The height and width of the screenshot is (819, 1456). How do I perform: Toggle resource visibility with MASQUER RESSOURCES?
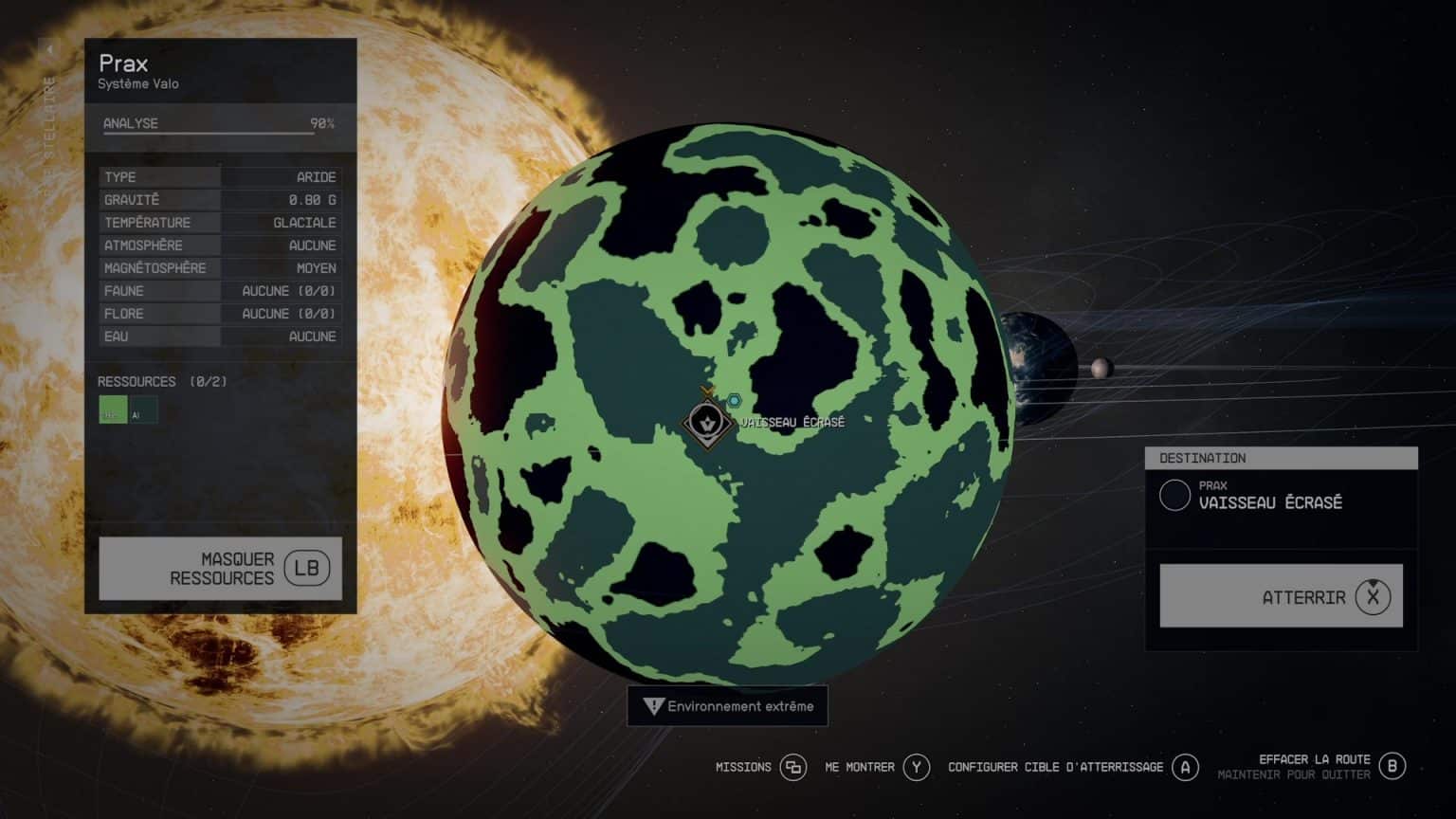pyautogui.click(x=218, y=568)
